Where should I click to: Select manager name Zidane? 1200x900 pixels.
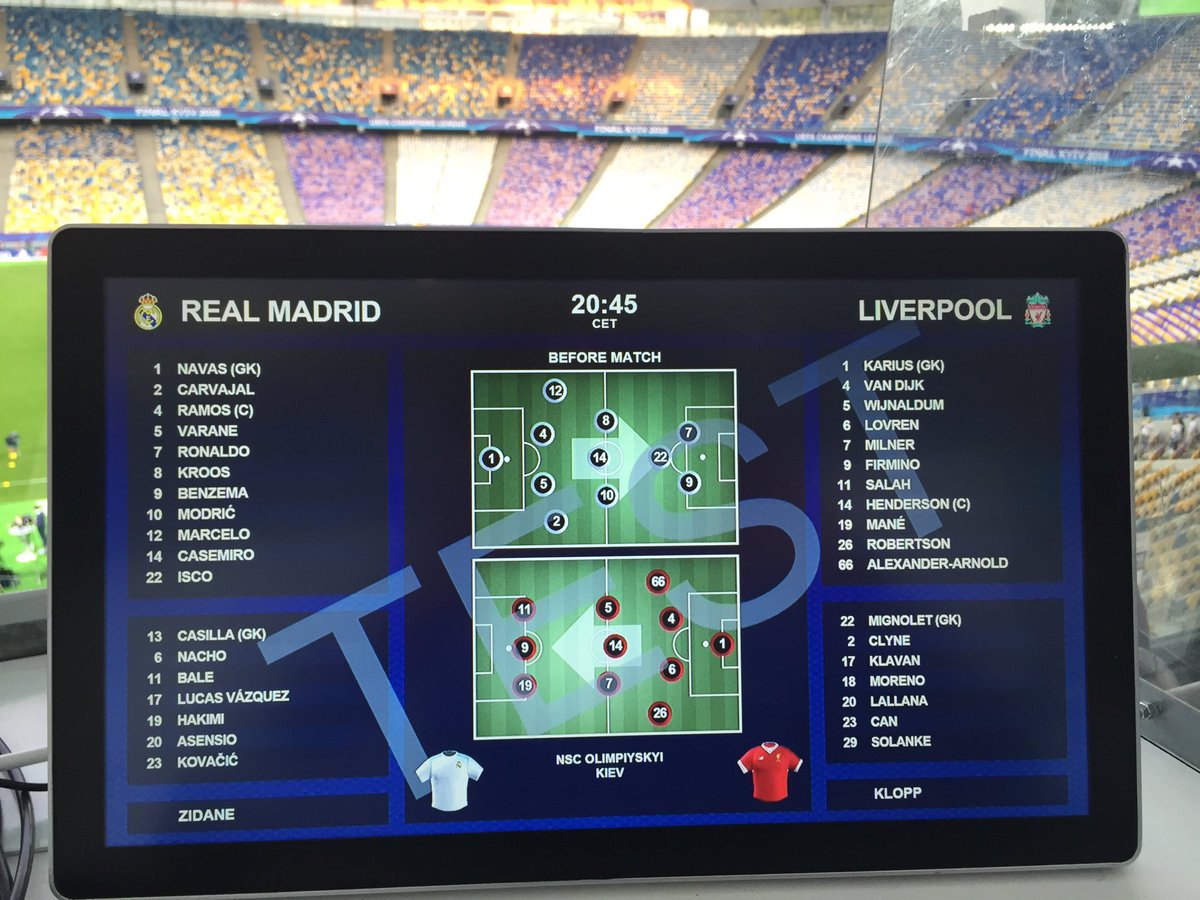208,815
